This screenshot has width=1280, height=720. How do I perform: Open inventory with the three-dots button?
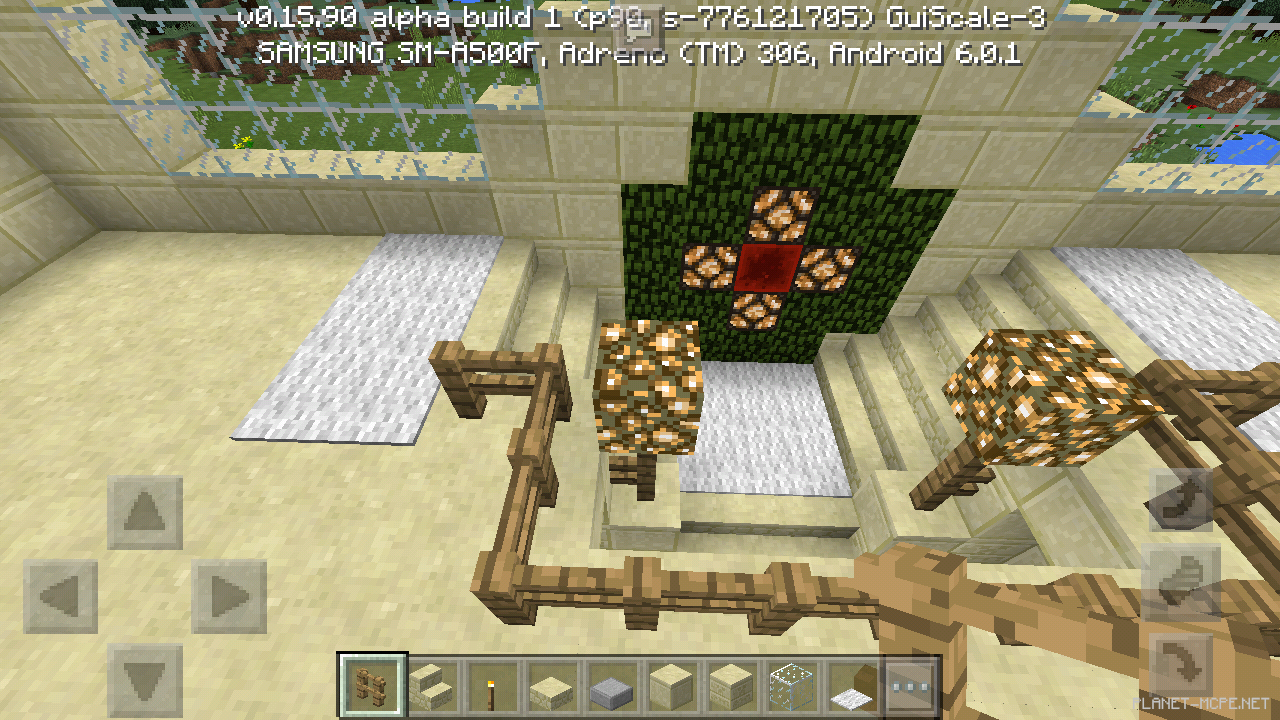point(910,686)
